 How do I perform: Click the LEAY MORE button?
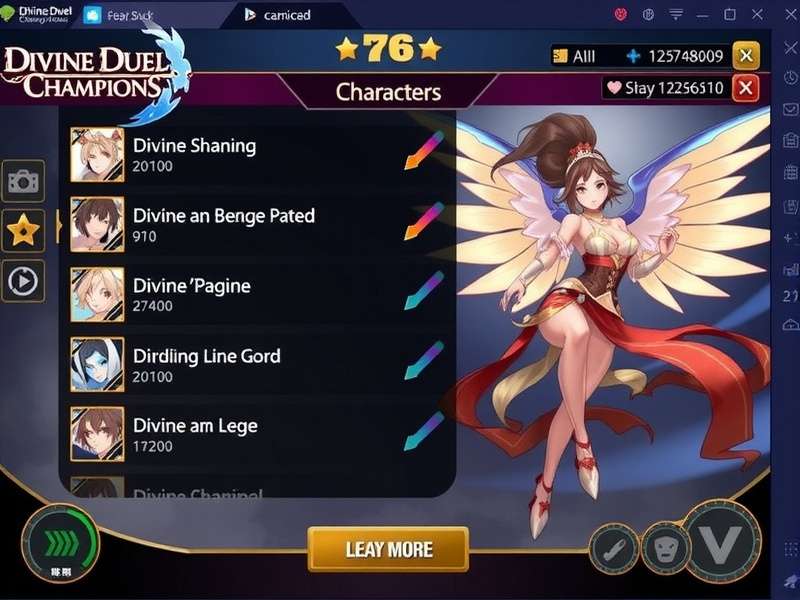click(388, 549)
